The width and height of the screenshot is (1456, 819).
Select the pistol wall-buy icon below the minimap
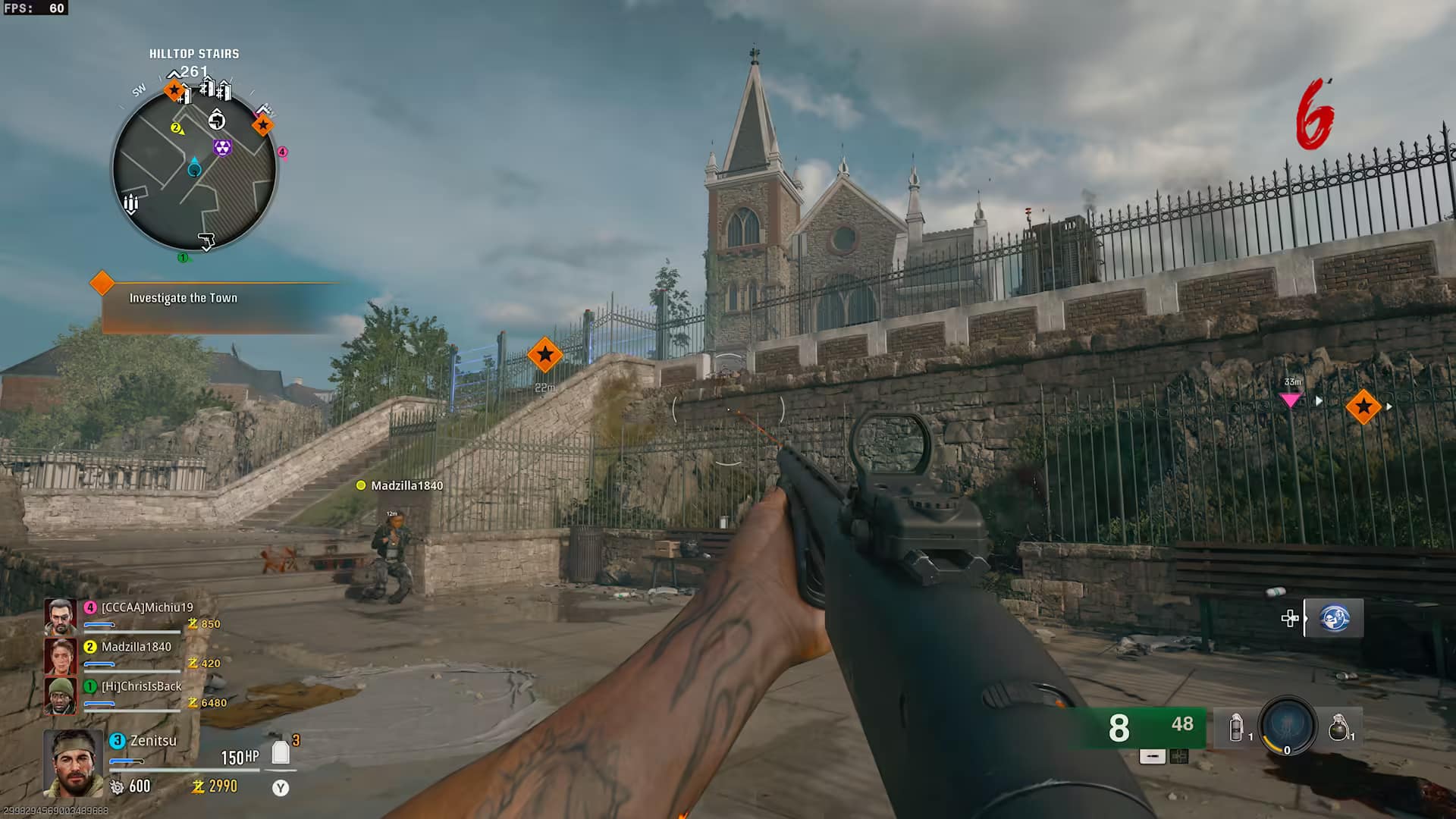pyautogui.click(x=206, y=240)
